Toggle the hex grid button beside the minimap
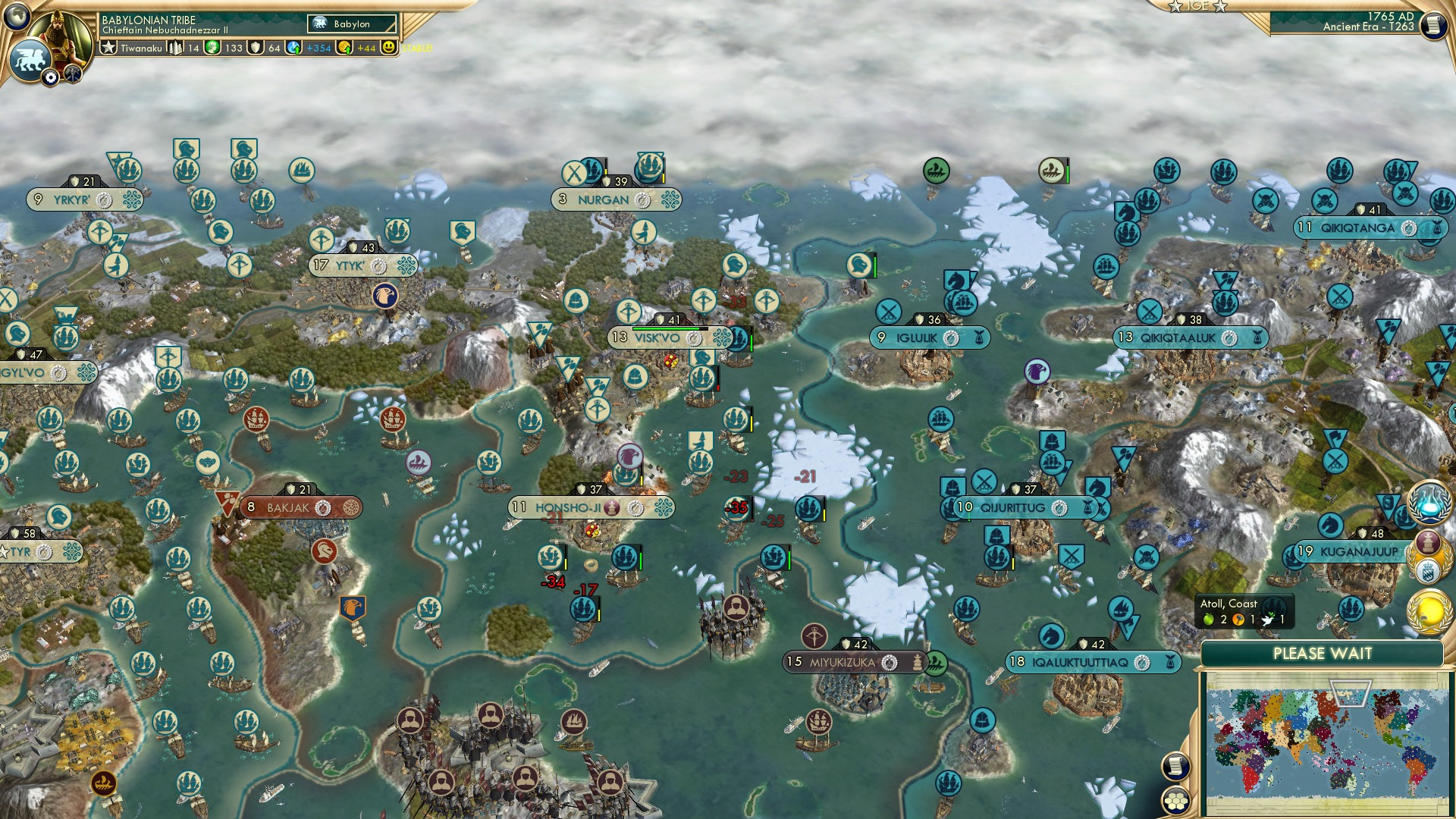 tap(1175, 801)
